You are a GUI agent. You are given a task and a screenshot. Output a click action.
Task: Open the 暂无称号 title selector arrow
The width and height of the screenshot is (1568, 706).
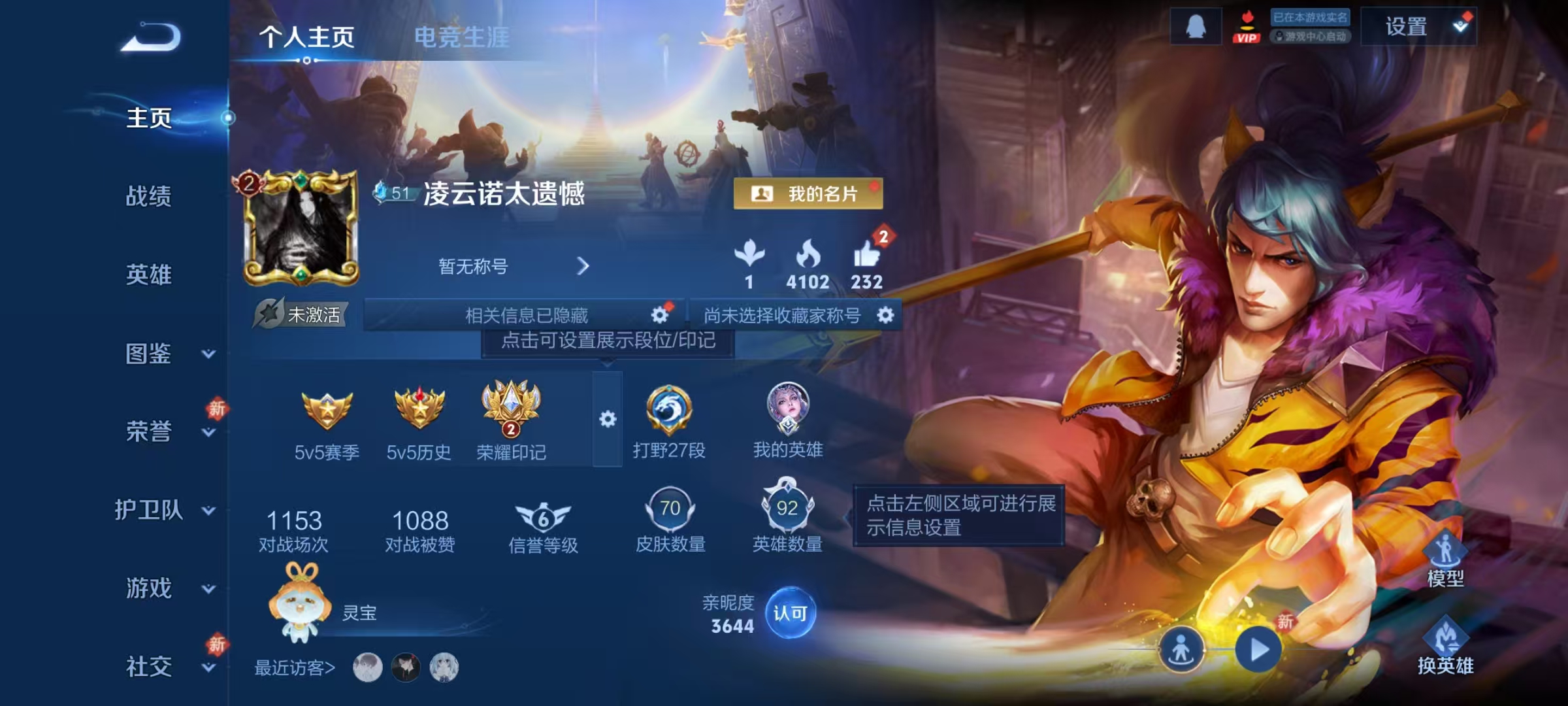582,267
